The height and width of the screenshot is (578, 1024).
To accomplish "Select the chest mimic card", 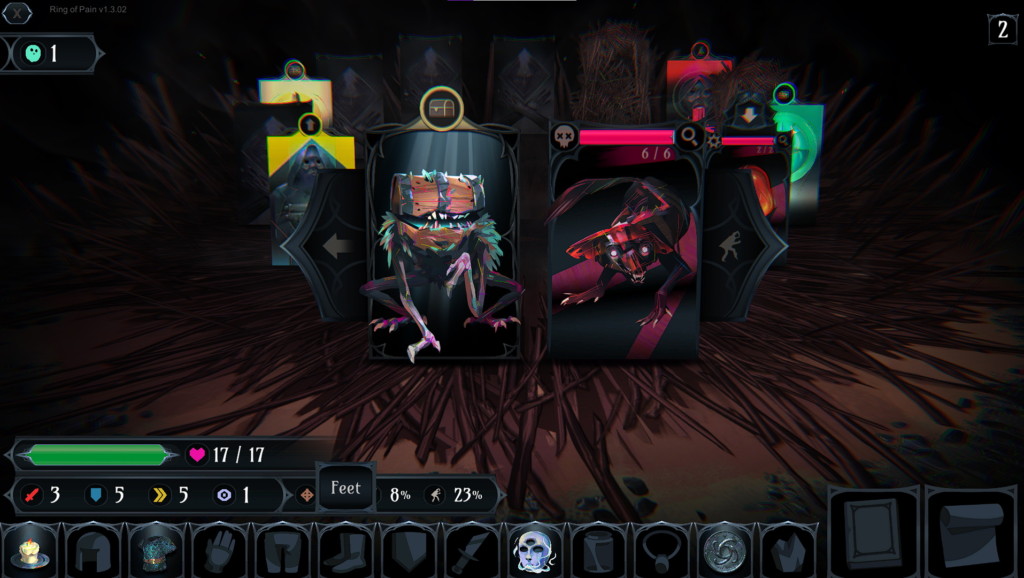I will pos(445,250).
